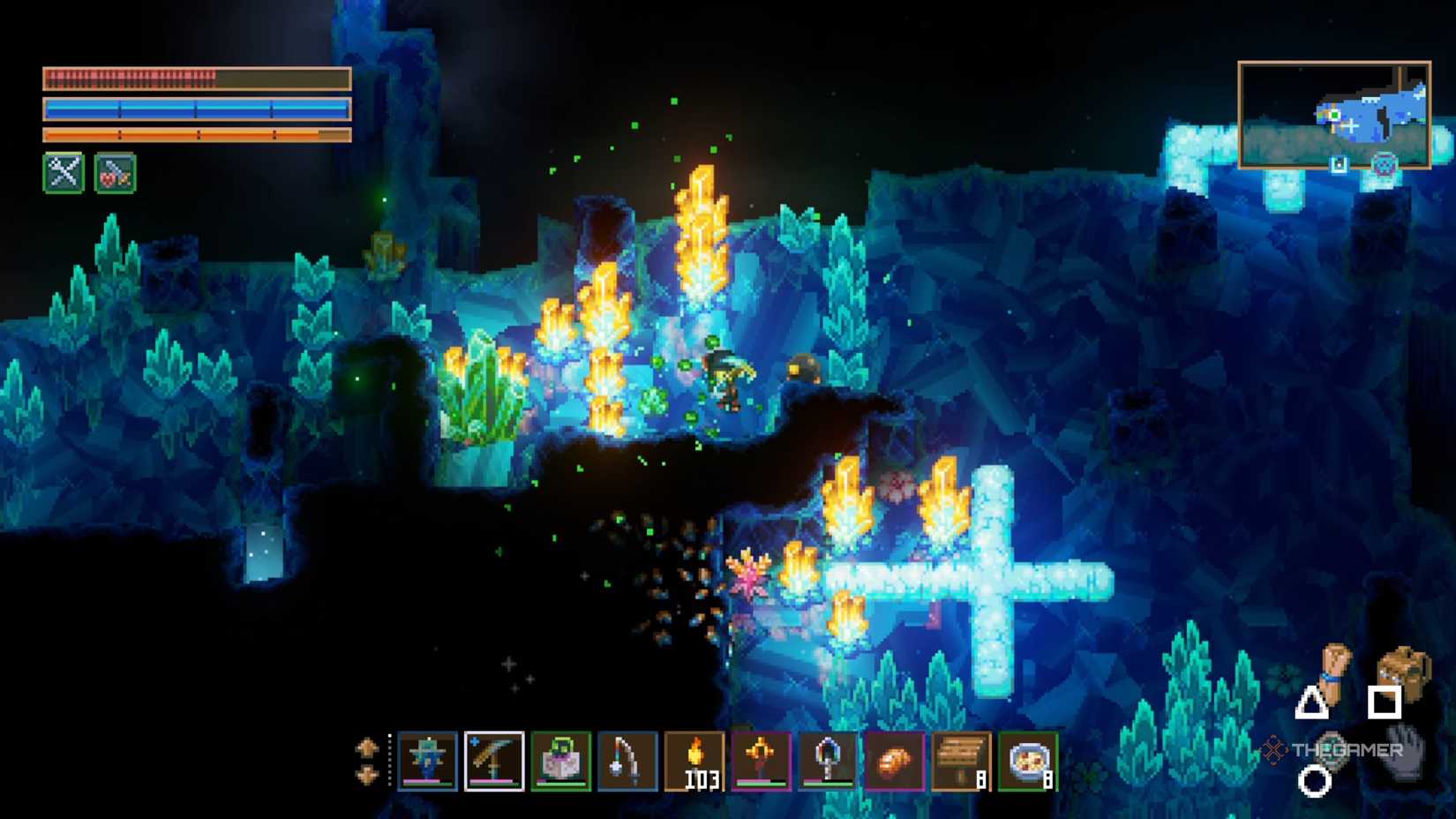Select the torch stack of 103
This screenshot has height=819, width=1456.
(694, 760)
